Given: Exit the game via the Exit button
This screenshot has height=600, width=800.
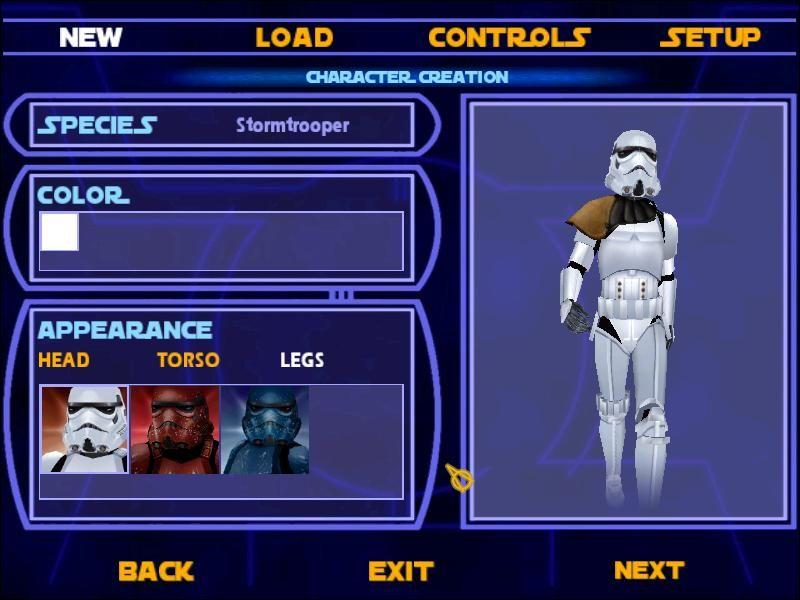Looking at the screenshot, I should click(x=400, y=571).
